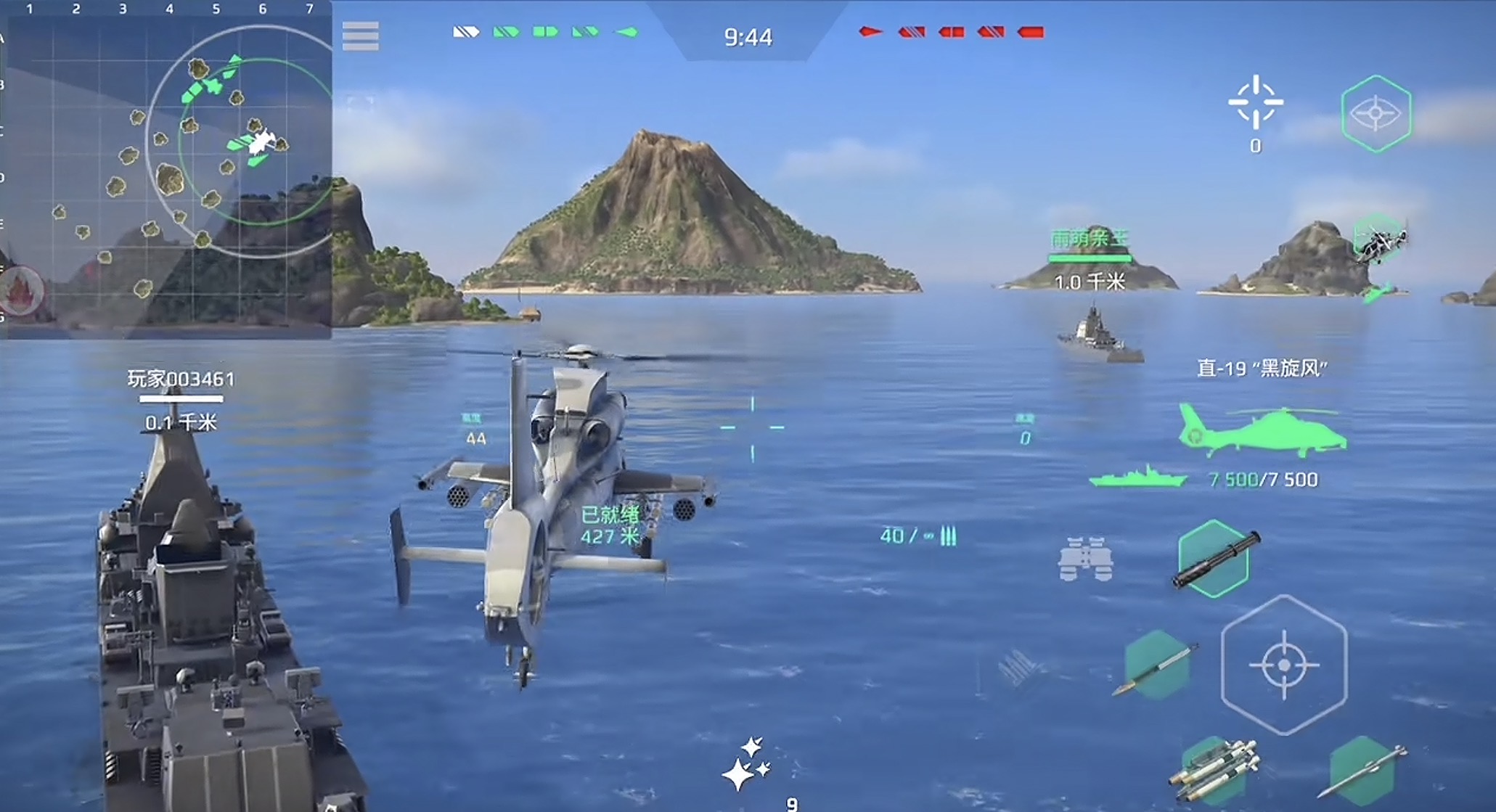Pick the slim grey missile weapon
The width and height of the screenshot is (1496, 812).
(x=1362, y=772)
